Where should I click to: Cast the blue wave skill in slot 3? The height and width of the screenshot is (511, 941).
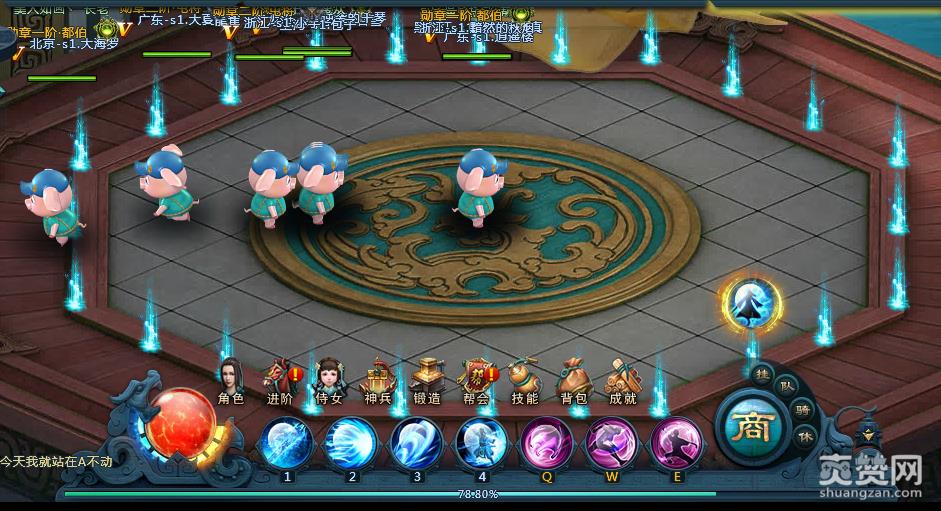click(417, 443)
